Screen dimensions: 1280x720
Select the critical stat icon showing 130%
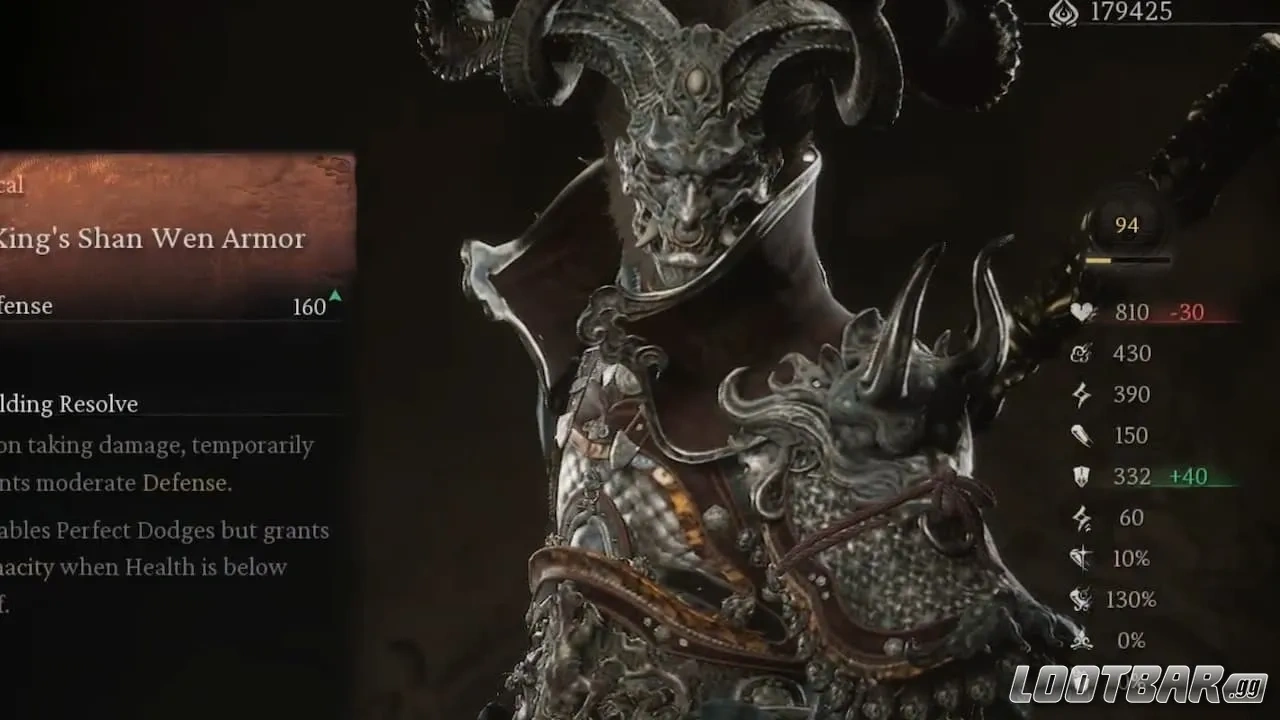(1081, 599)
